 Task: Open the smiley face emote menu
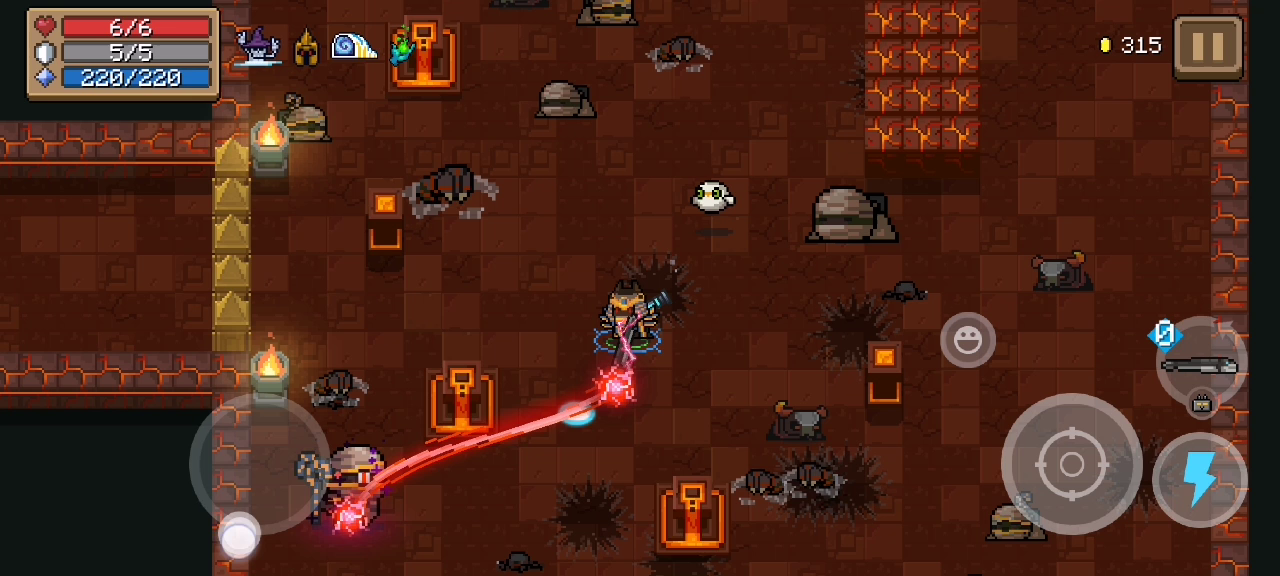tap(967, 341)
